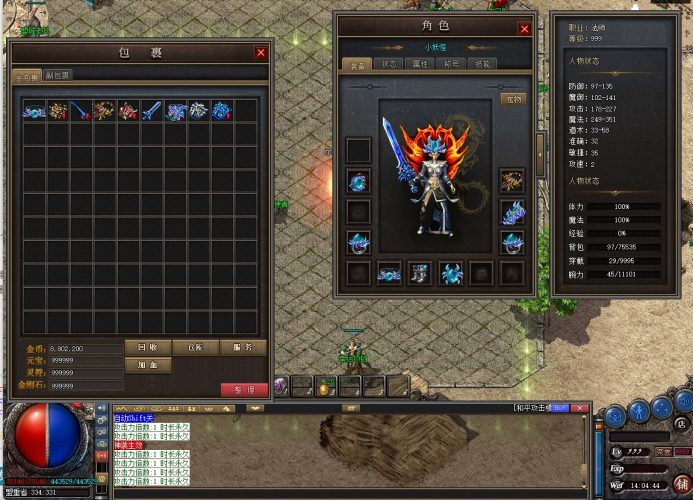The width and height of the screenshot is (693, 500).
Task: Close the 包裹 inventory window
Action: (x=261, y=53)
